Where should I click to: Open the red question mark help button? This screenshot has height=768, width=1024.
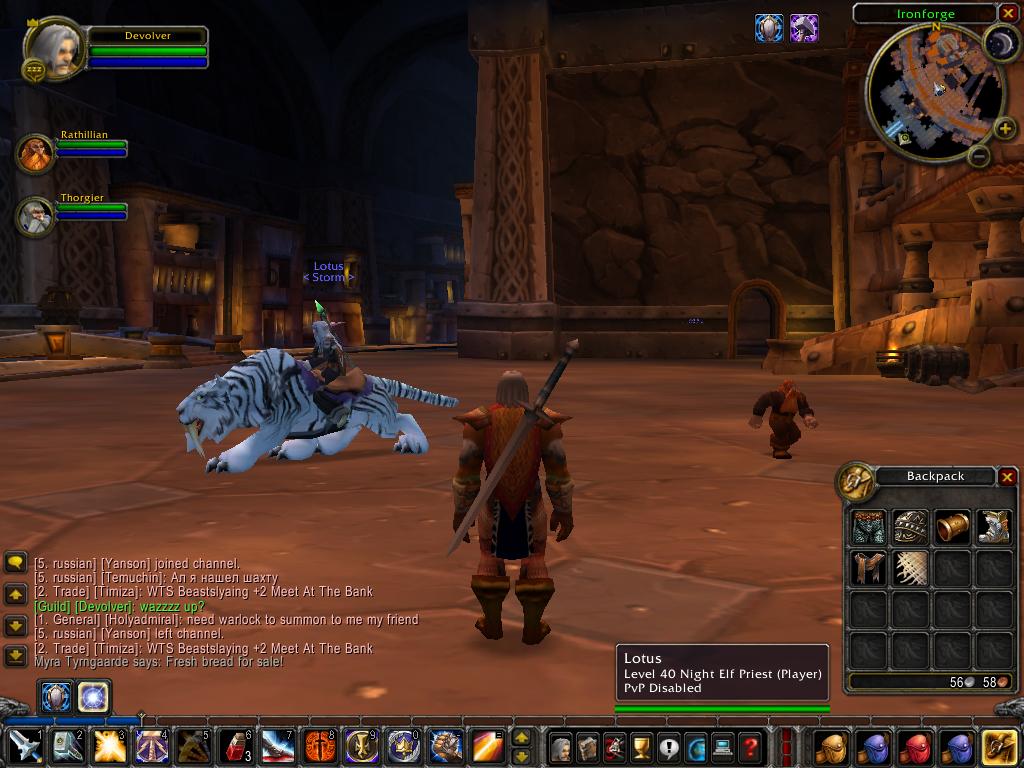click(x=750, y=746)
